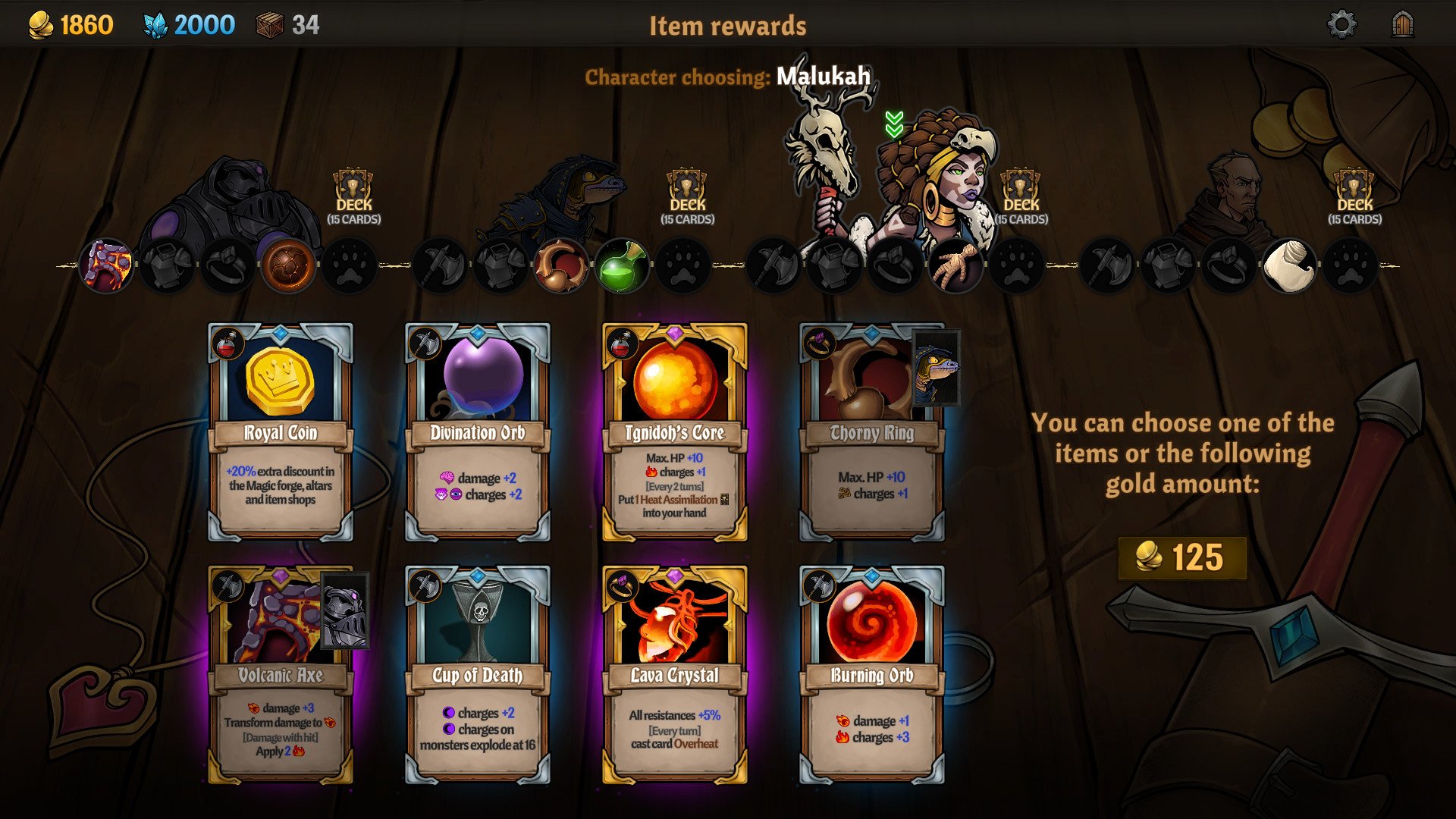Choose the Thorny Ring card
Viewport: 1456px width, 819px height.
click(871, 432)
